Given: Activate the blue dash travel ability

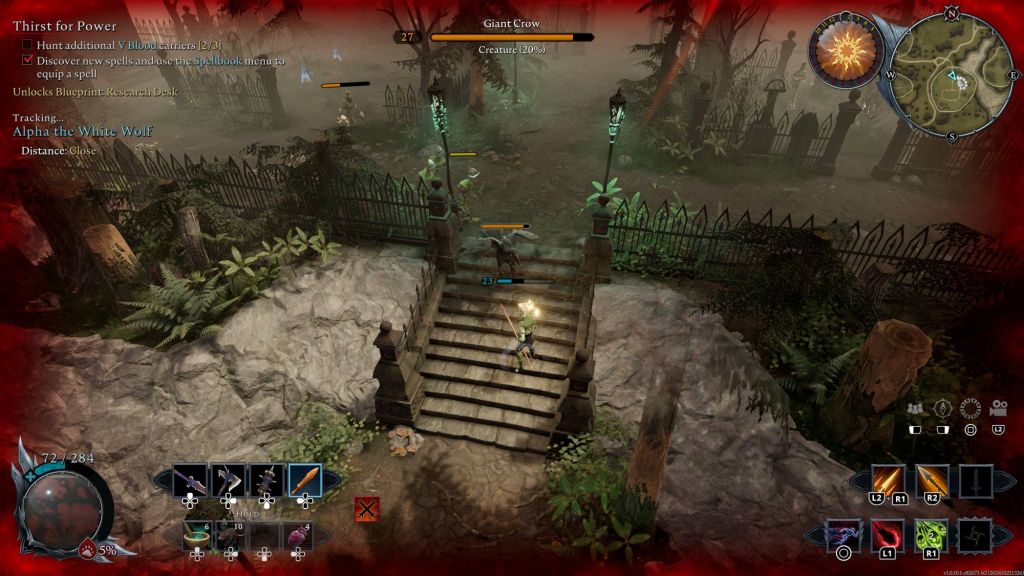Looking at the screenshot, I should point(843,535).
